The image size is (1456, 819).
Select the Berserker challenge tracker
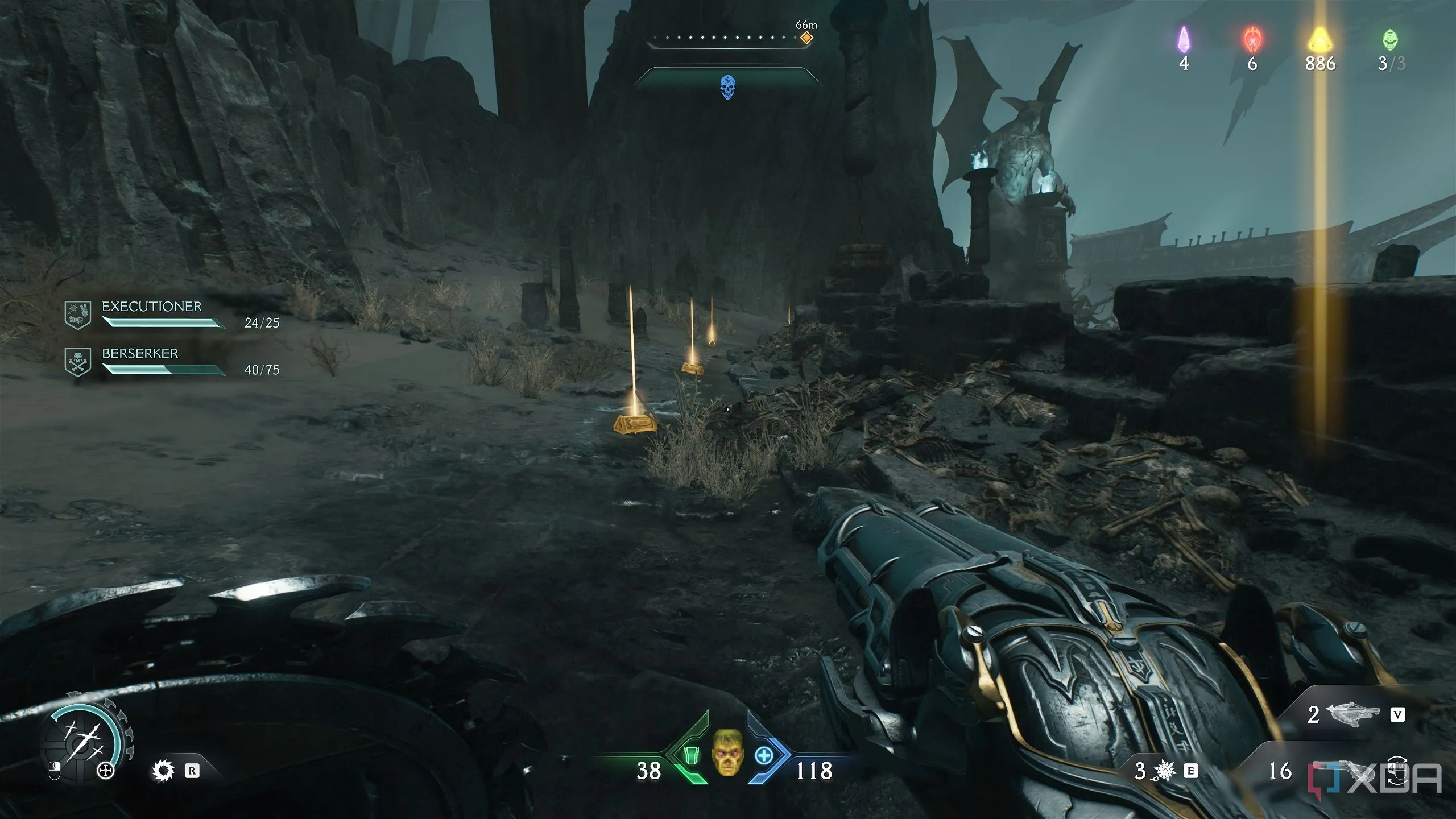tap(171, 362)
